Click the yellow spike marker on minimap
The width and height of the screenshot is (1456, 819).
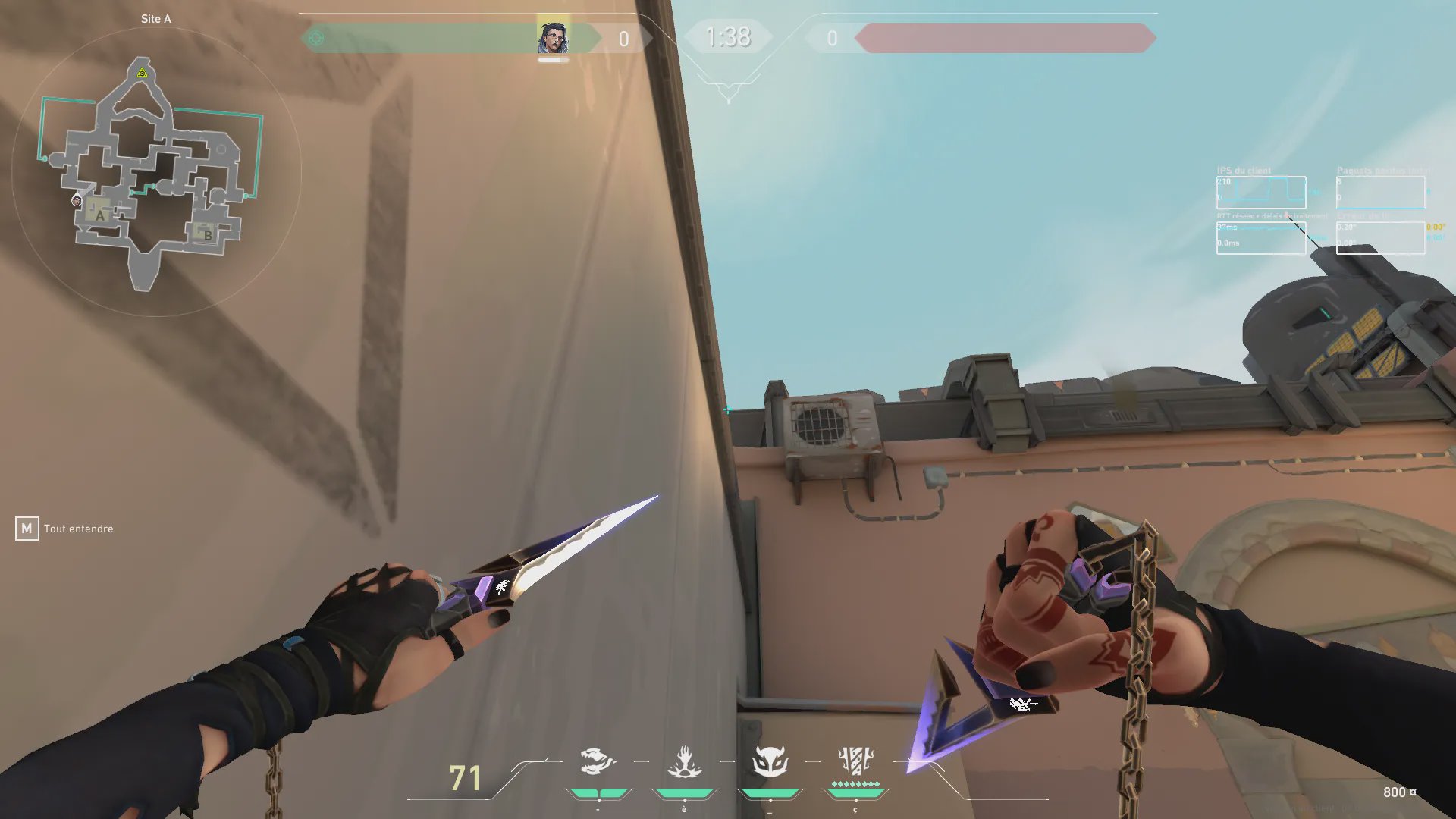pos(142,73)
